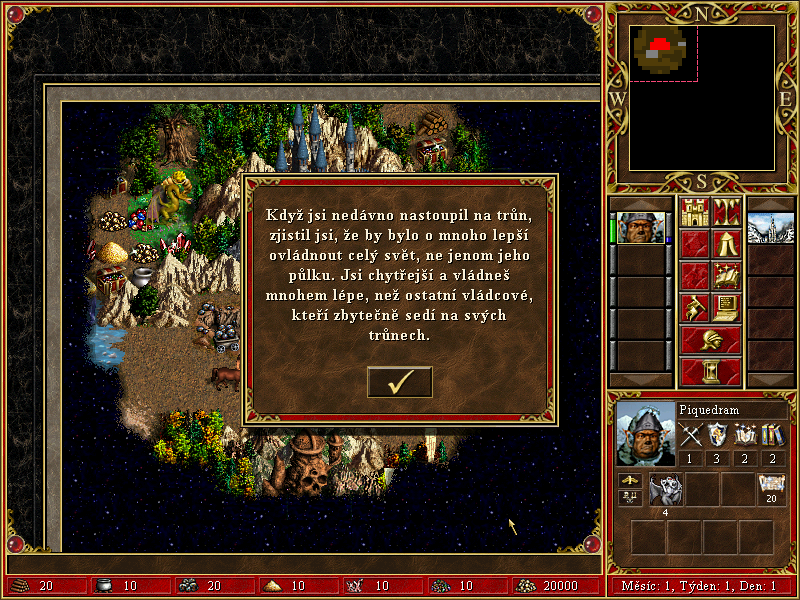Viewport: 800px width, 600px height.
Task: Confirm the dialog with the checkmark button
Action: (x=400, y=382)
